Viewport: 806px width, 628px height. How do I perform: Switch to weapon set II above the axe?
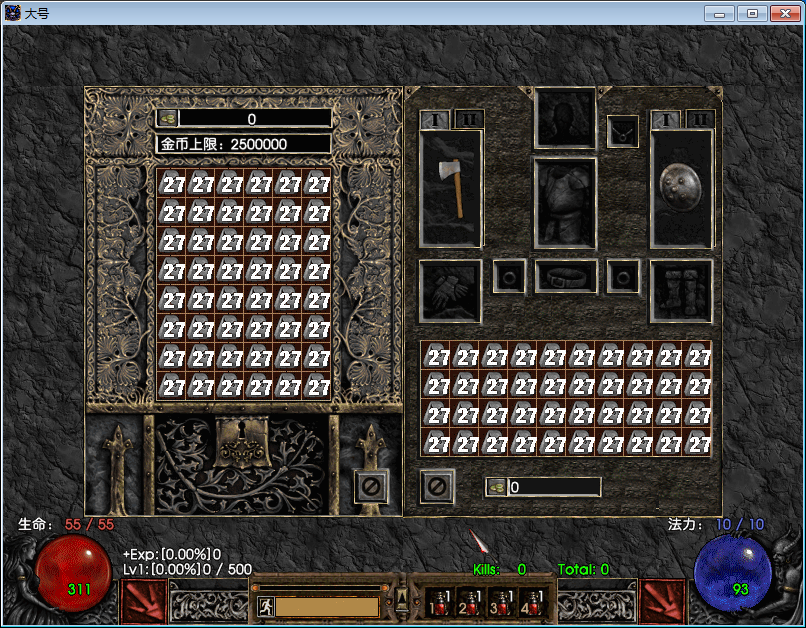(x=469, y=119)
